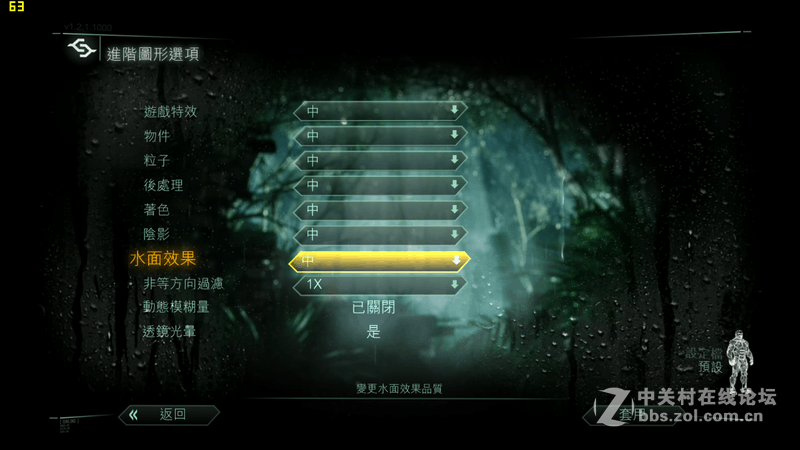
Task: Open the 遊戲特效 quality dropdown
Action: [380, 110]
